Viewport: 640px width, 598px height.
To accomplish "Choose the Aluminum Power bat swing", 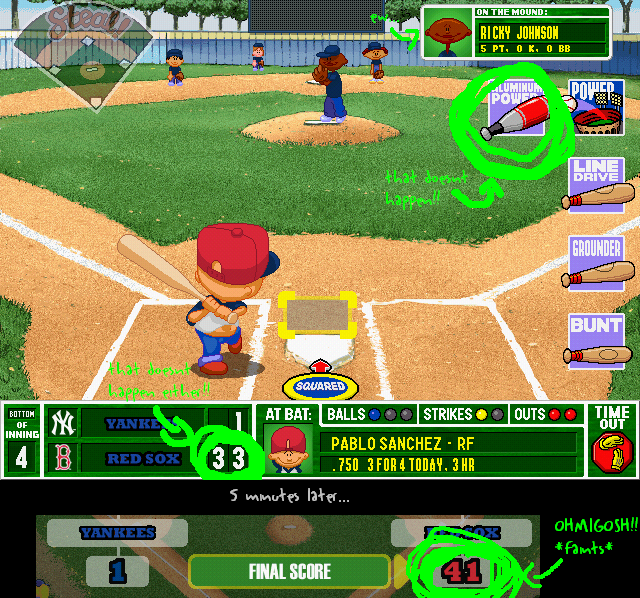I will tap(516, 109).
